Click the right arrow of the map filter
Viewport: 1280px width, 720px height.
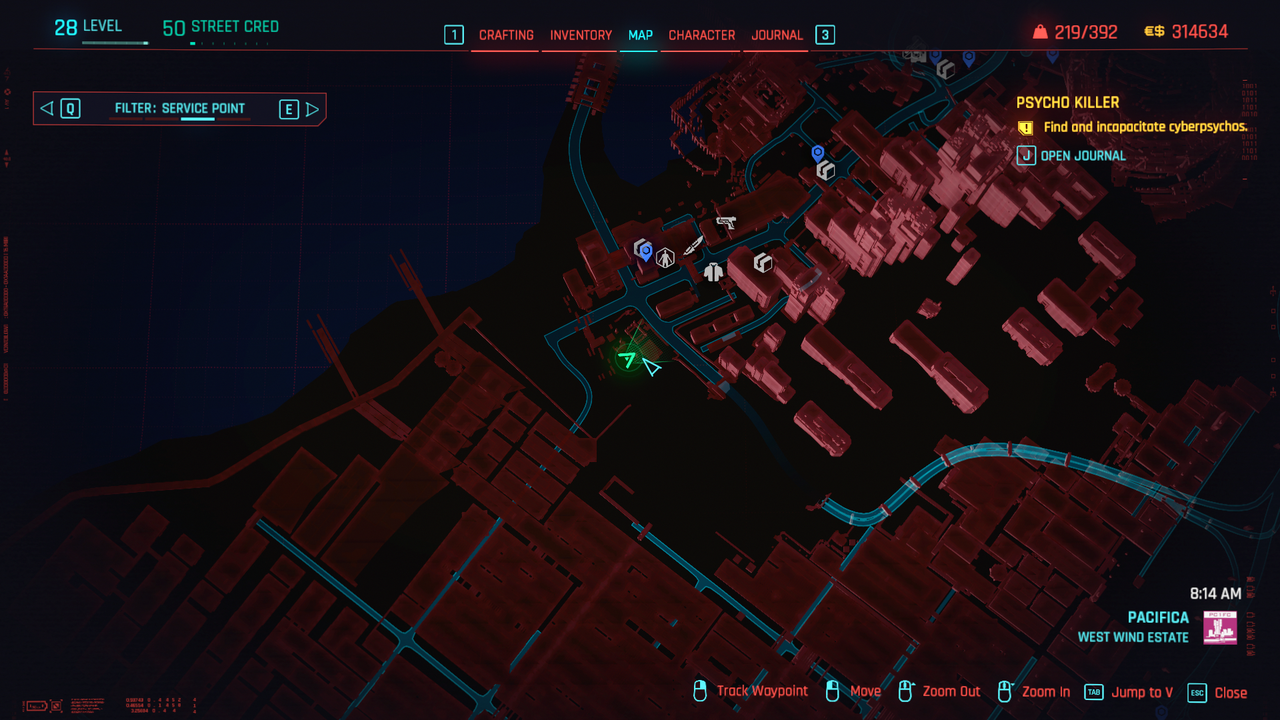point(312,109)
